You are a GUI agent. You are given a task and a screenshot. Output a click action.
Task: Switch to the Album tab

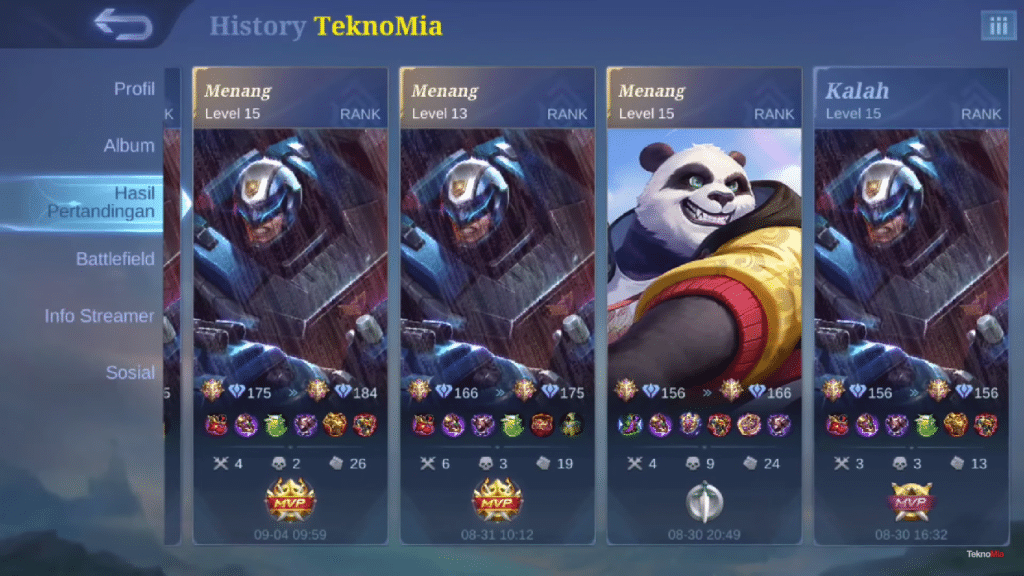click(x=129, y=146)
